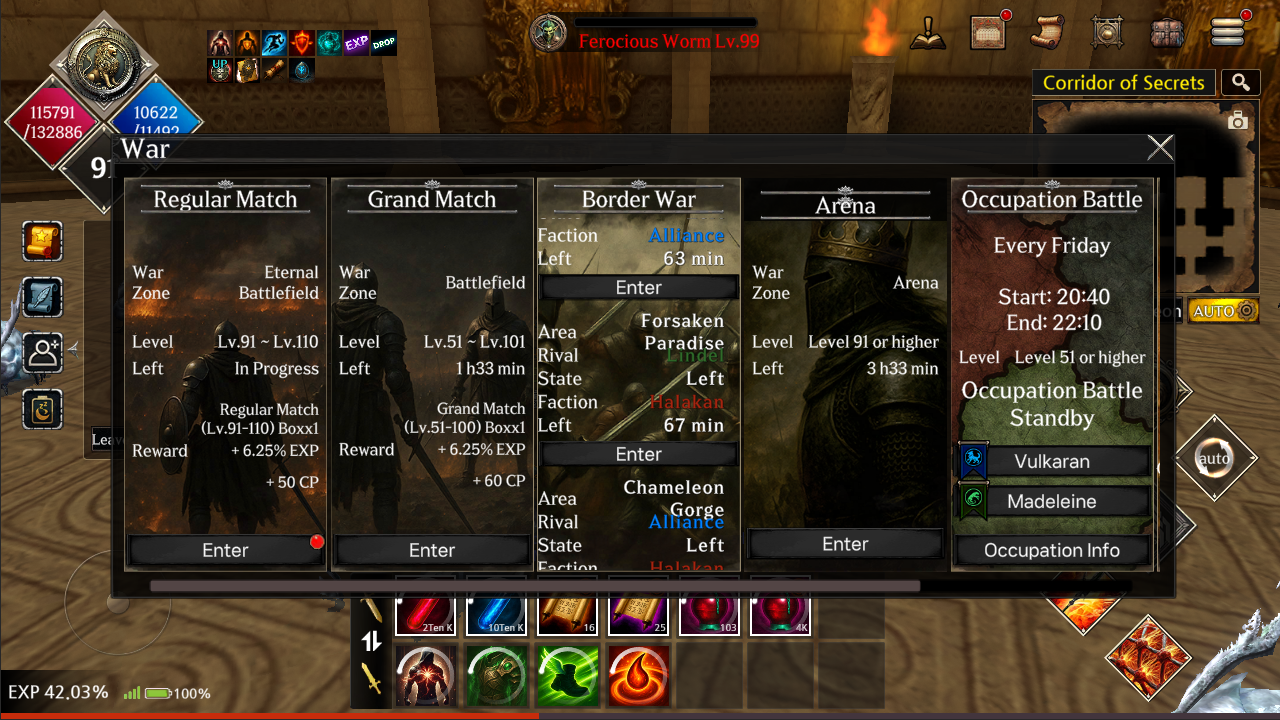
Task: Use the blue potion hotbar slot
Action: pyautogui.click(x=496, y=614)
